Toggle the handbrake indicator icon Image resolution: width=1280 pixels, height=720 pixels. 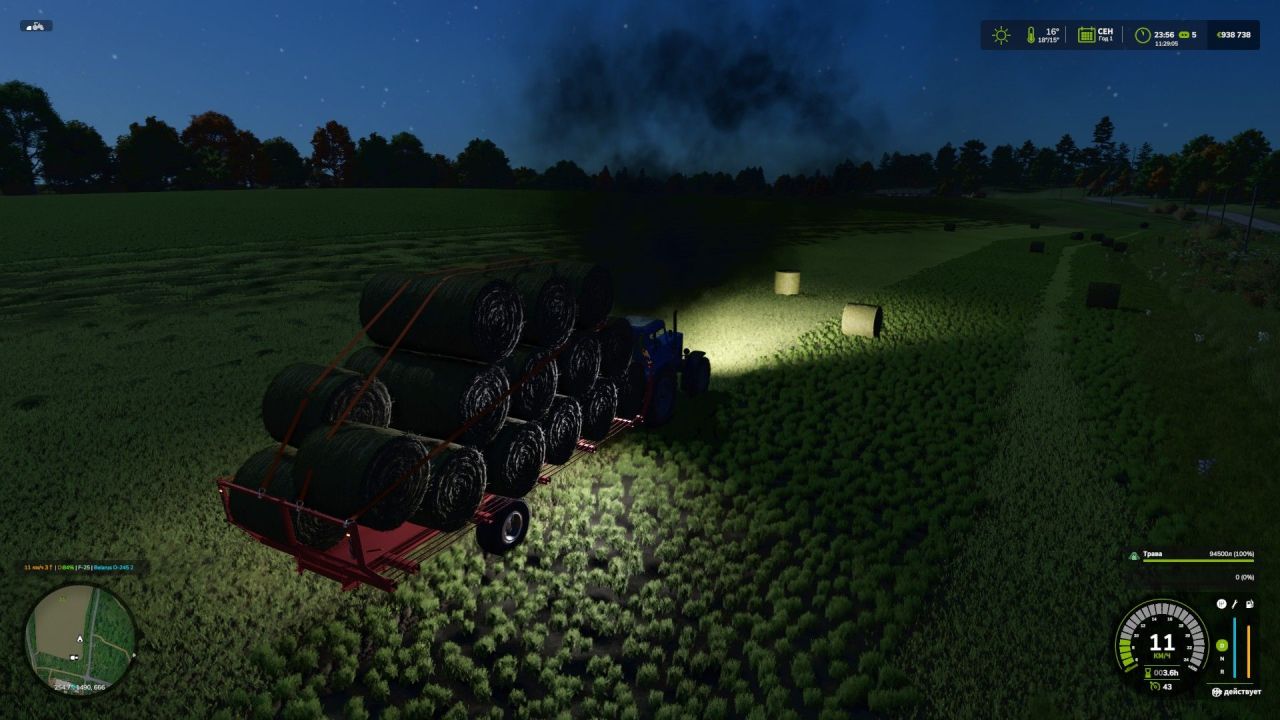pyautogui.click(x=1221, y=604)
